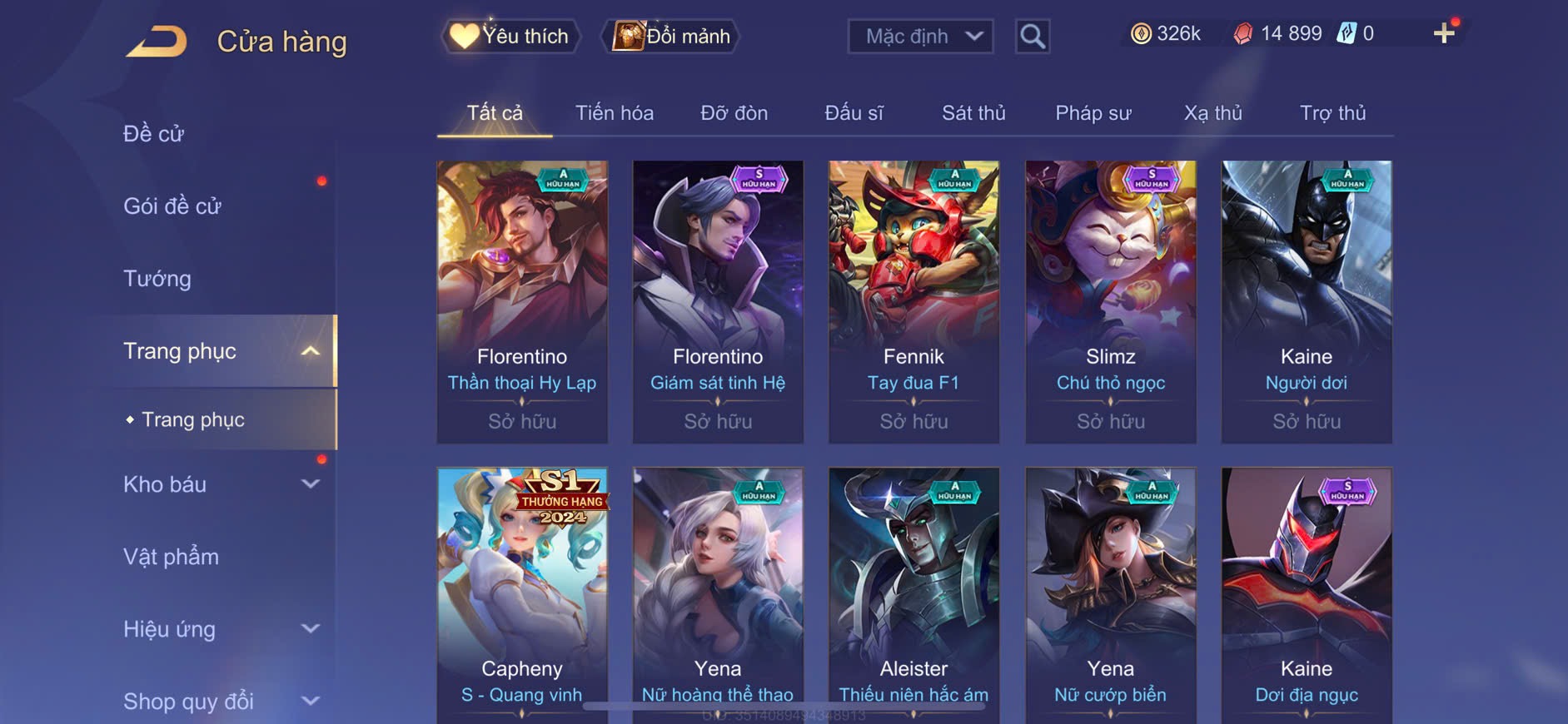The image size is (1568, 724).
Task: Go to the Tướng heroes section
Action: pos(157,278)
